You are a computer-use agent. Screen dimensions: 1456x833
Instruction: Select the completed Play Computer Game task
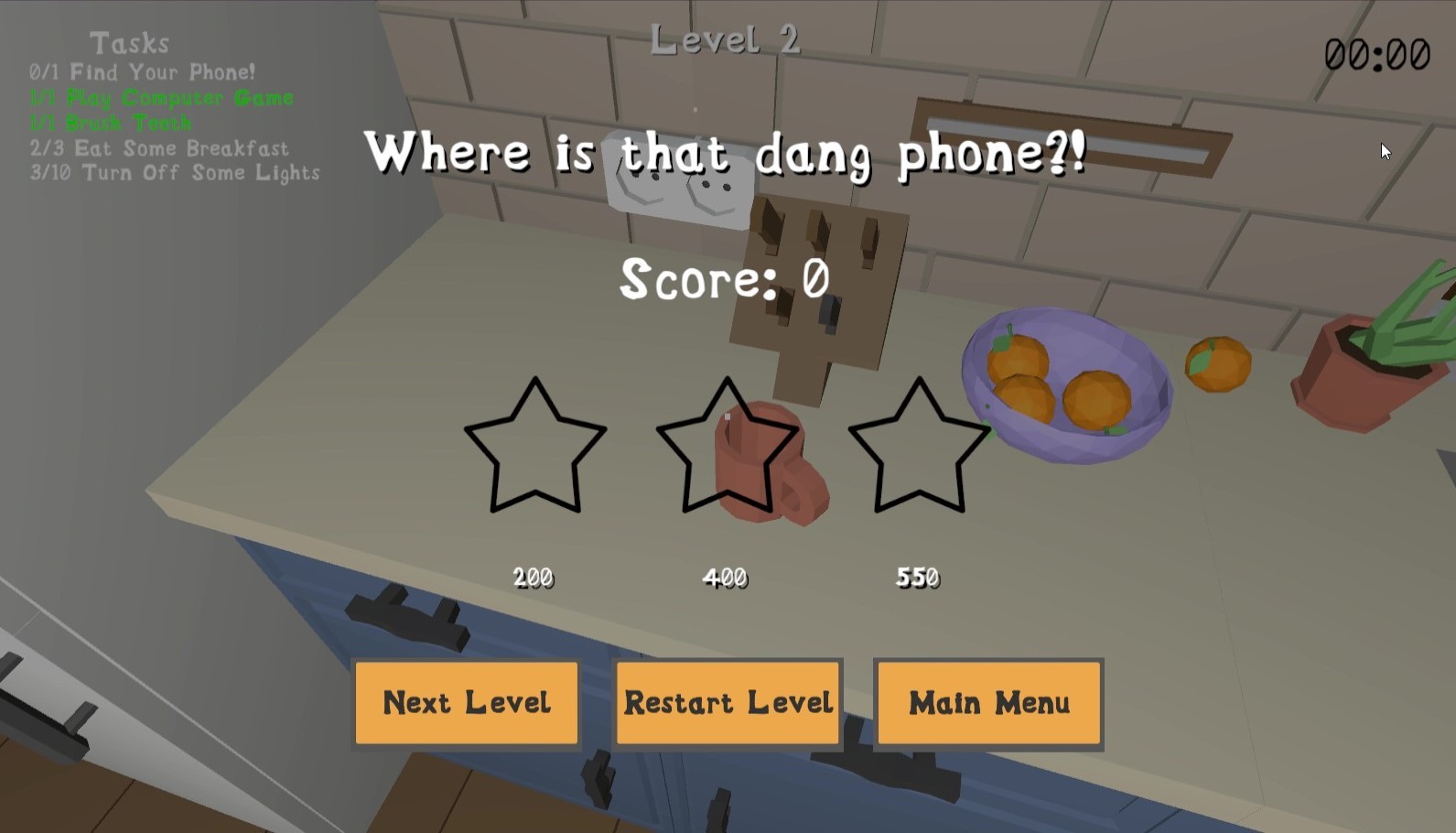coord(160,98)
